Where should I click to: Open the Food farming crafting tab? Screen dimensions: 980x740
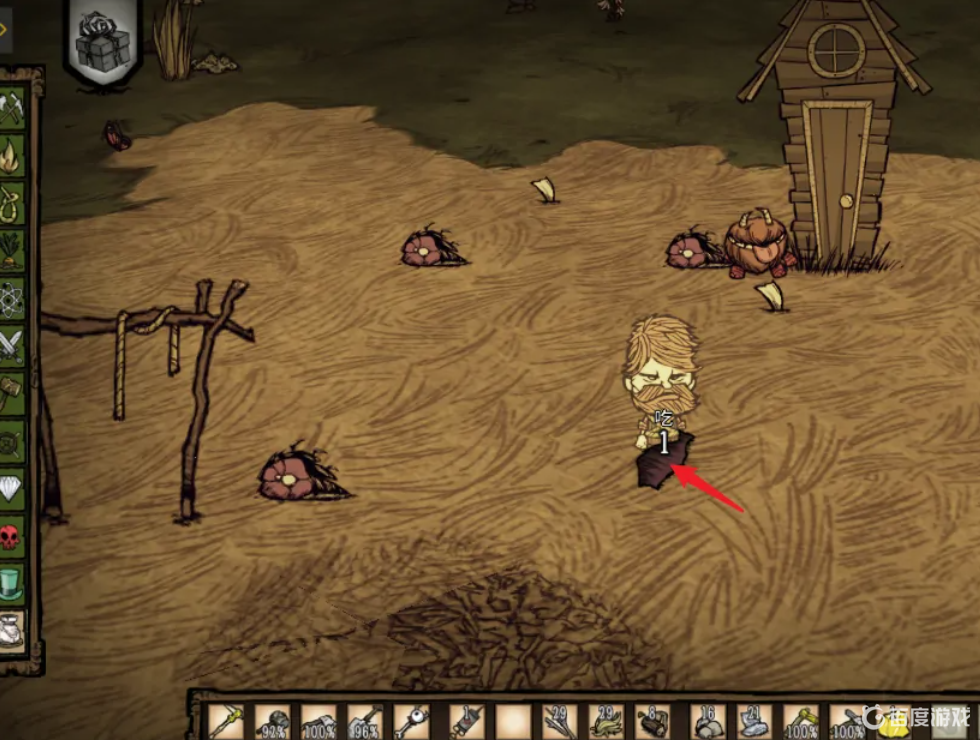click(11, 249)
